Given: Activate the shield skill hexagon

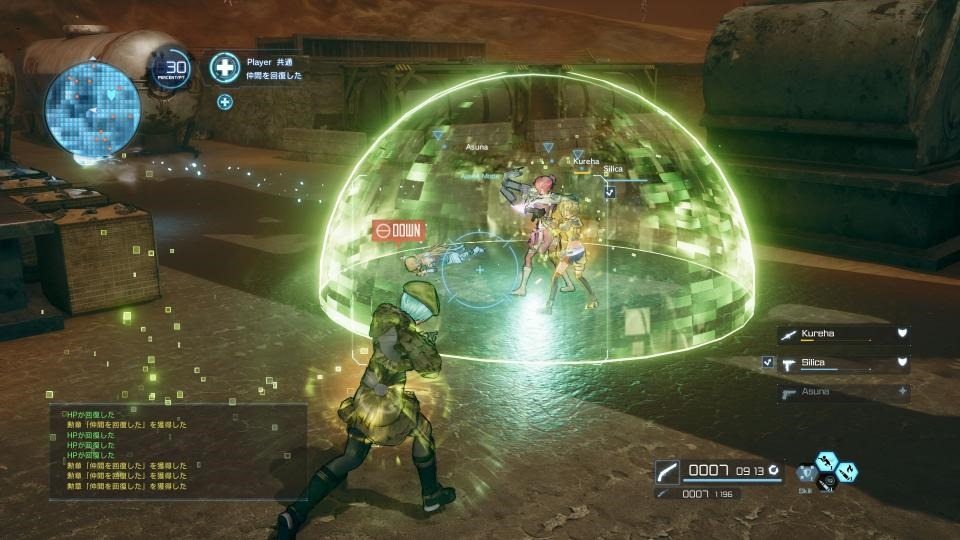Looking at the screenshot, I should point(807,471).
